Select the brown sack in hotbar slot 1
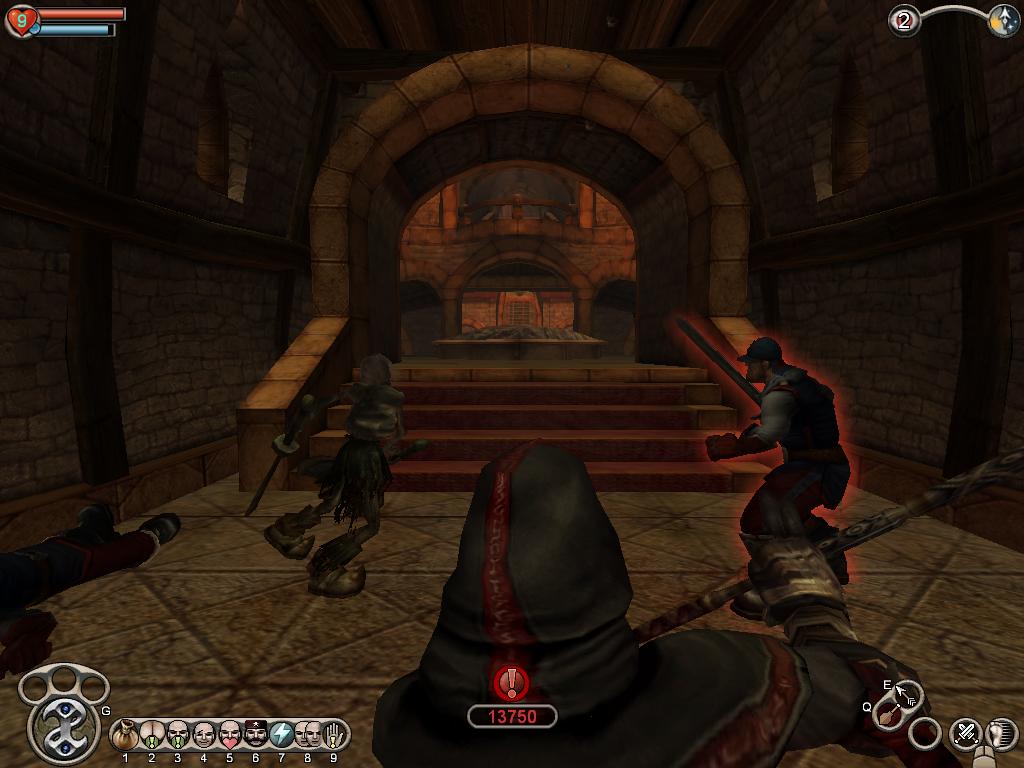The height and width of the screenshot is (768, 1024). click(126, 735)
